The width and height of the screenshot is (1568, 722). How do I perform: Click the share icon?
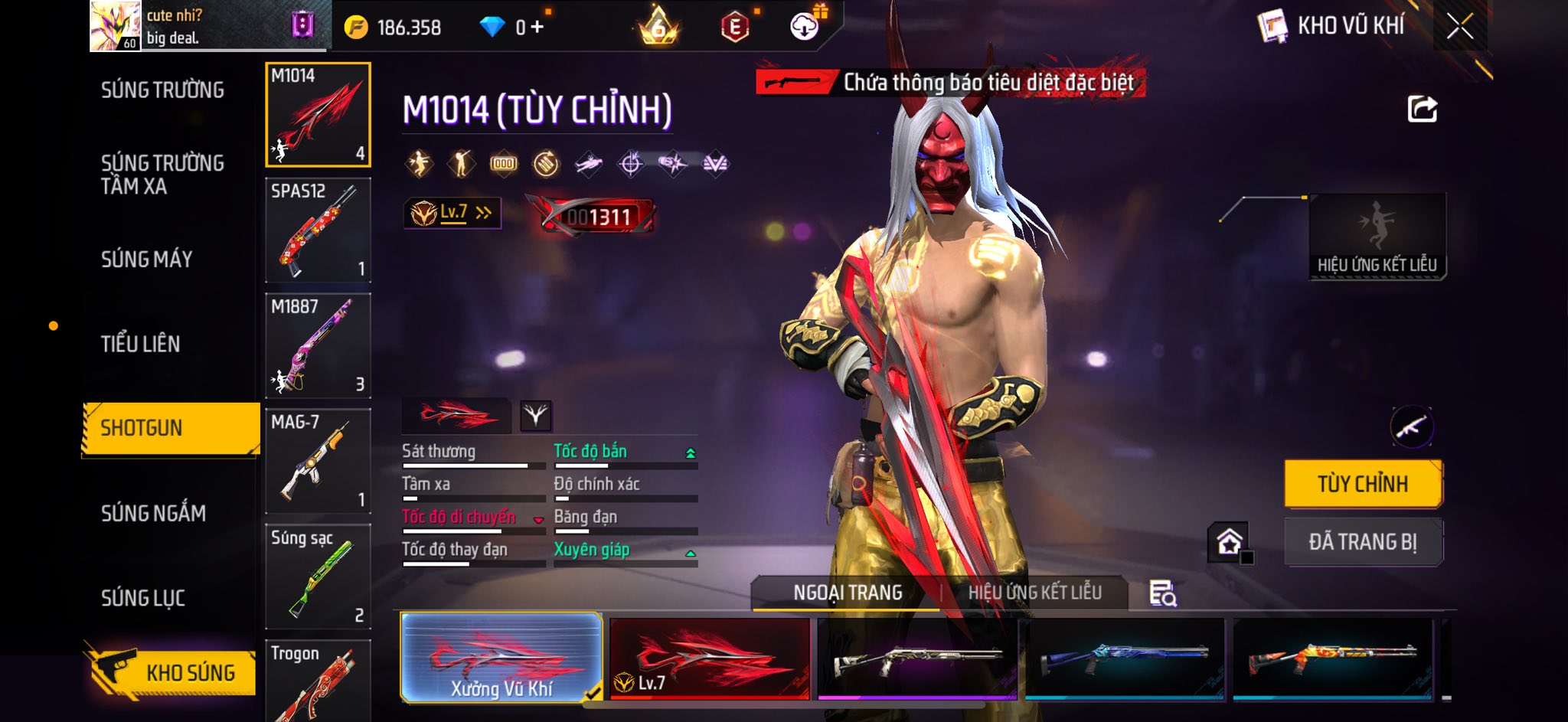(x=1422, y=109)
